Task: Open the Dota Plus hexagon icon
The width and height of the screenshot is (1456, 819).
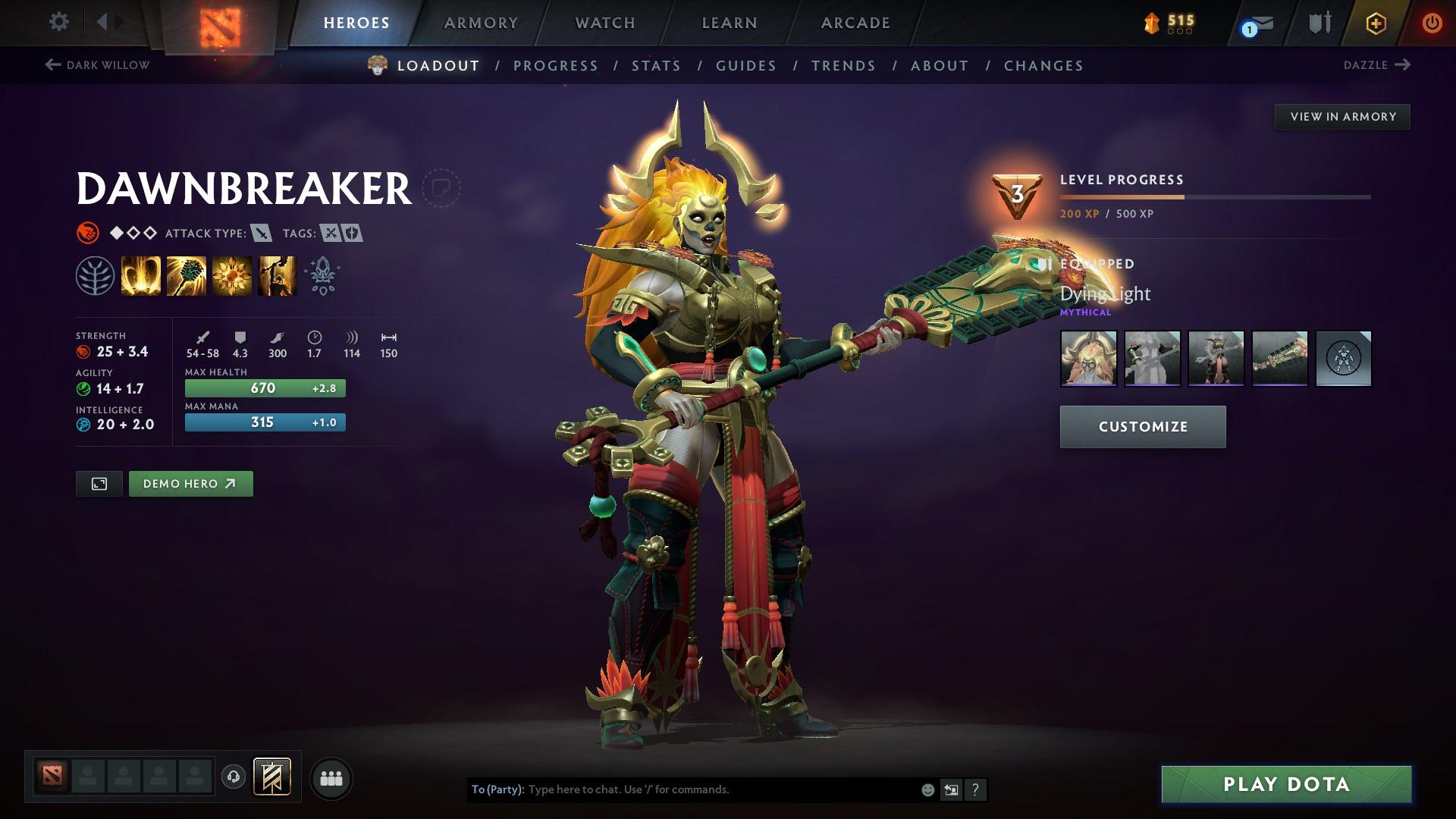Action: tap(1375, 23)
